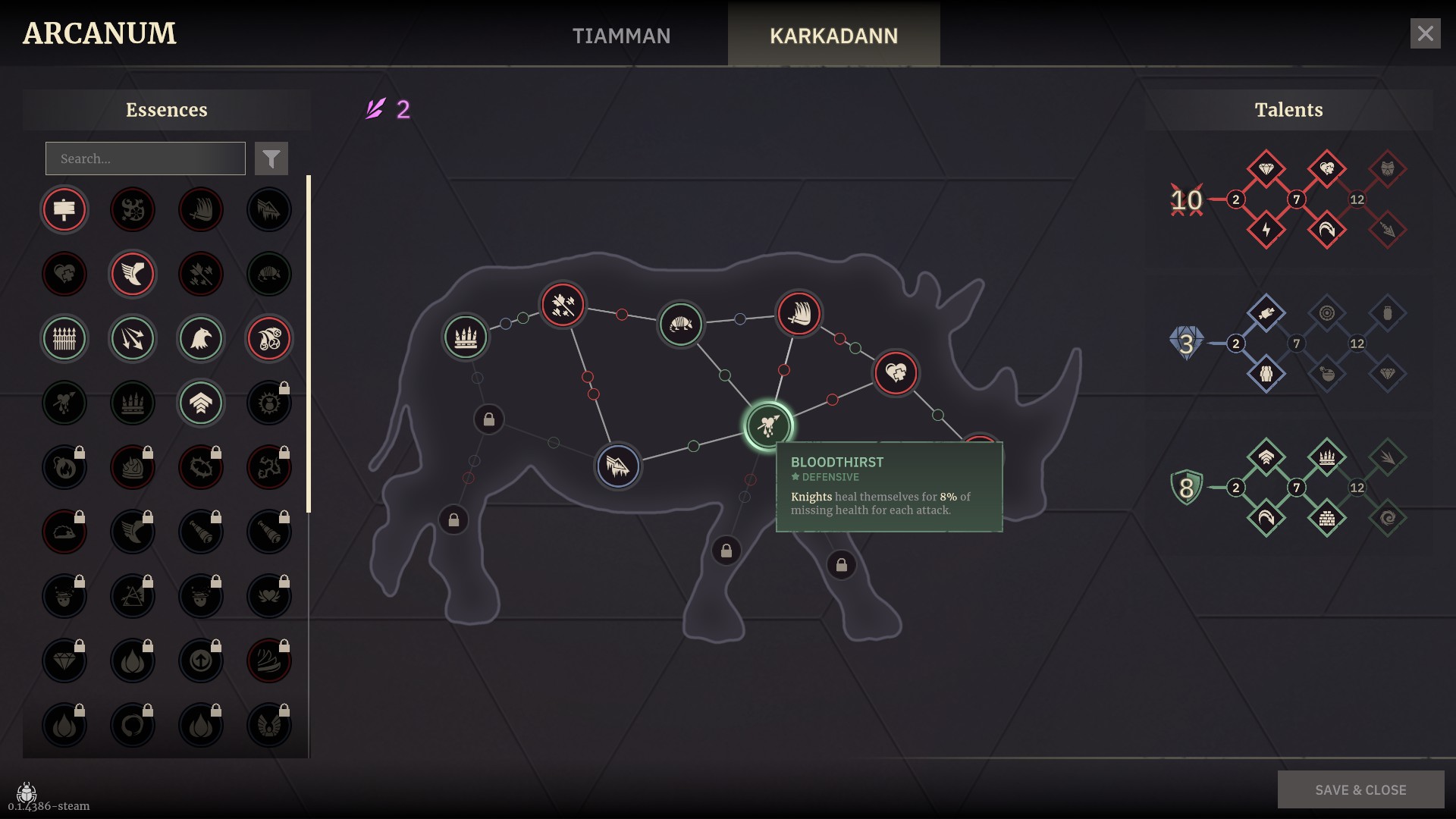
Task: Pick the eagle head essence
Action: tap(201, 338)
